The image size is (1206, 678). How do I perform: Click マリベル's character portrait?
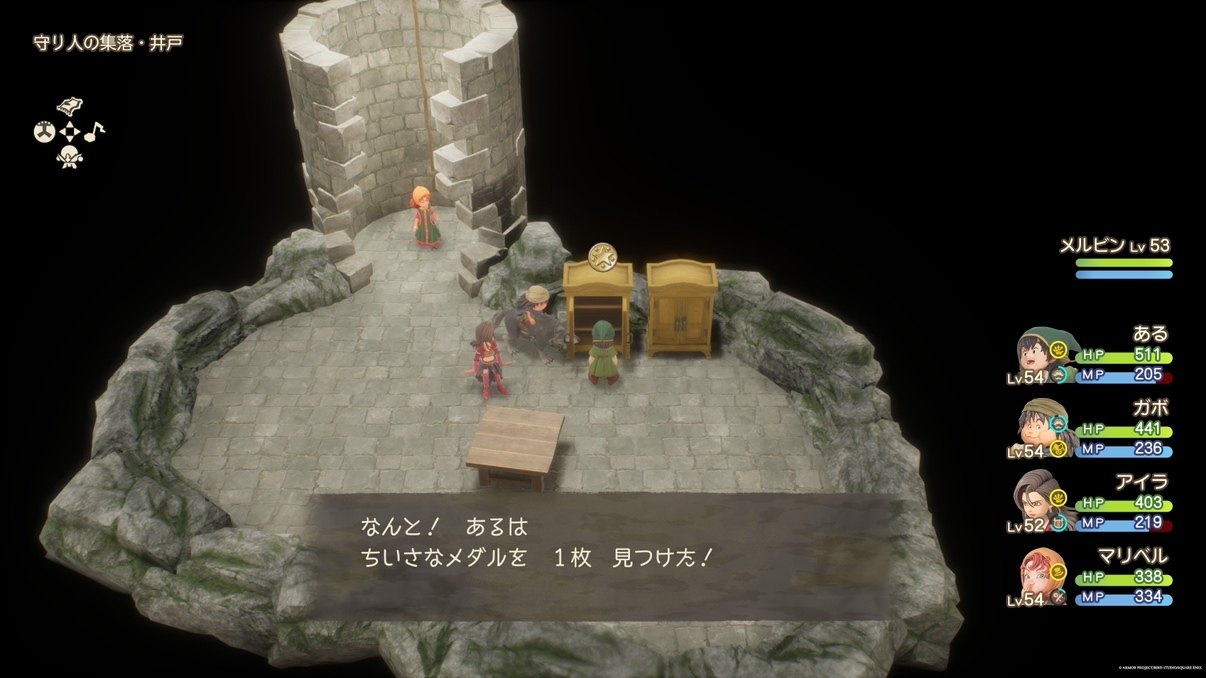1037,573
